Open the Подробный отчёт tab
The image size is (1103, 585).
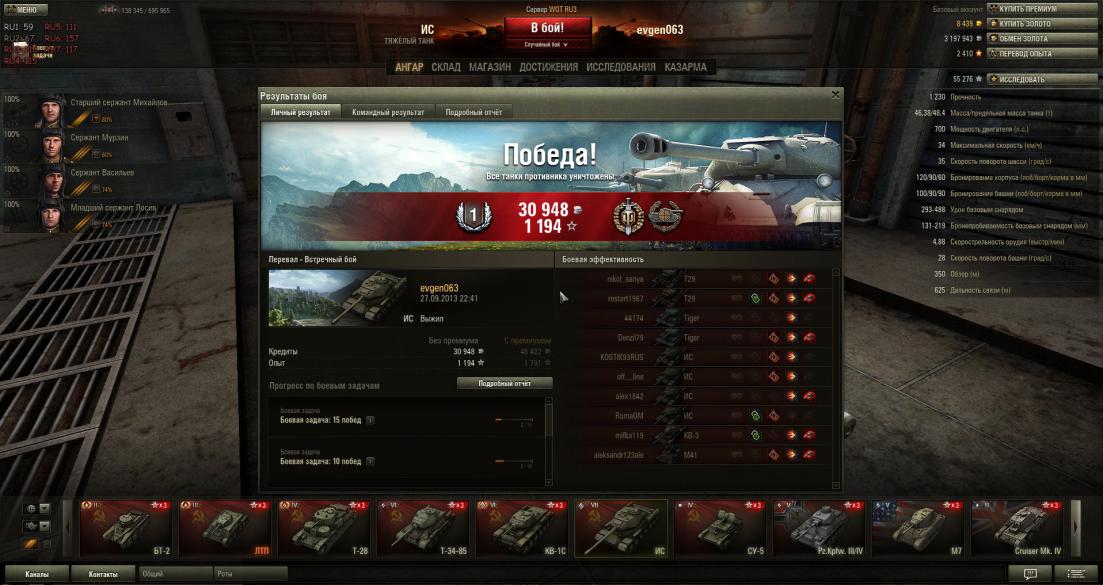tap(474, 113)
